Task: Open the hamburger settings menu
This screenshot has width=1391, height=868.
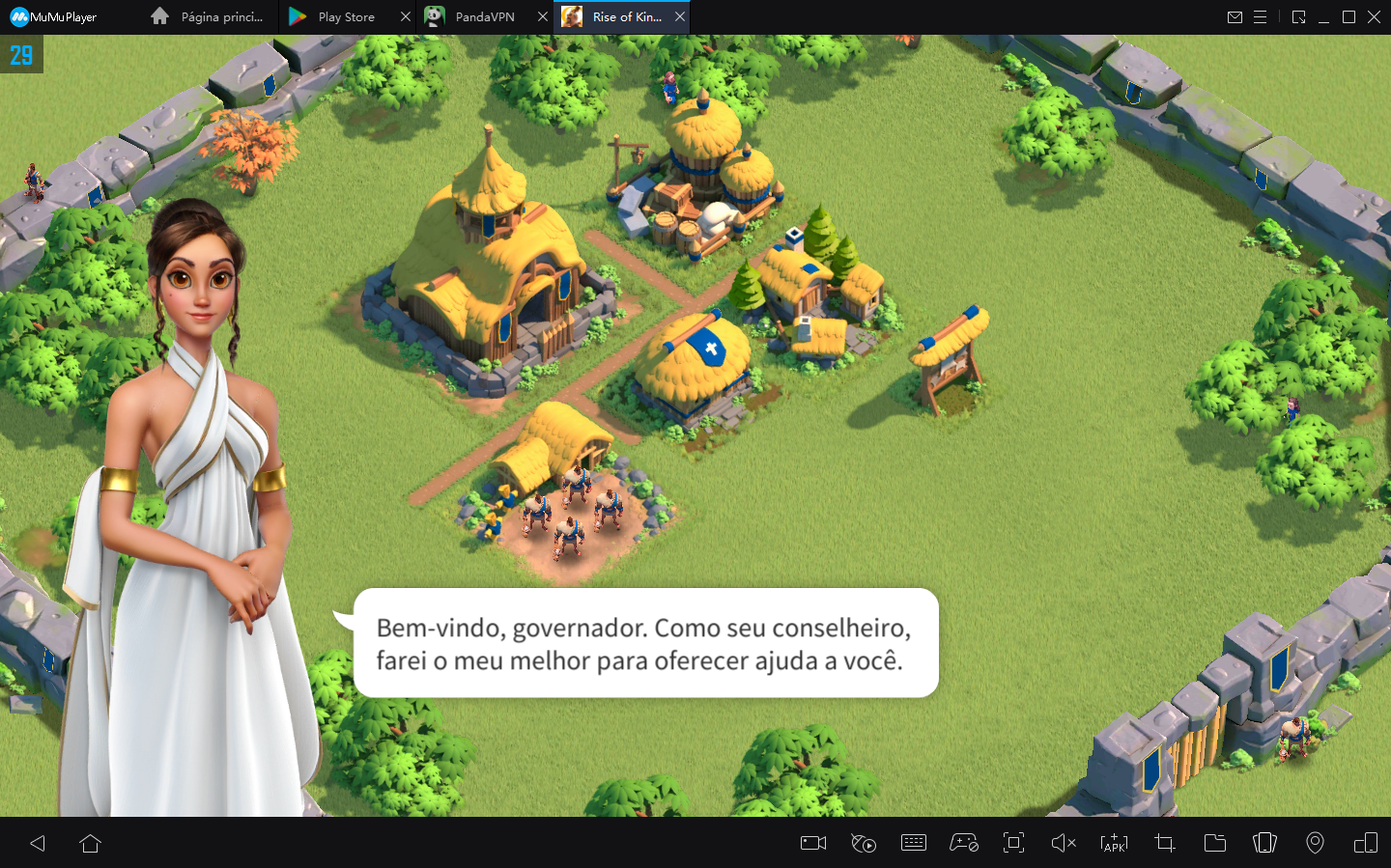Action: point(1262,16)
